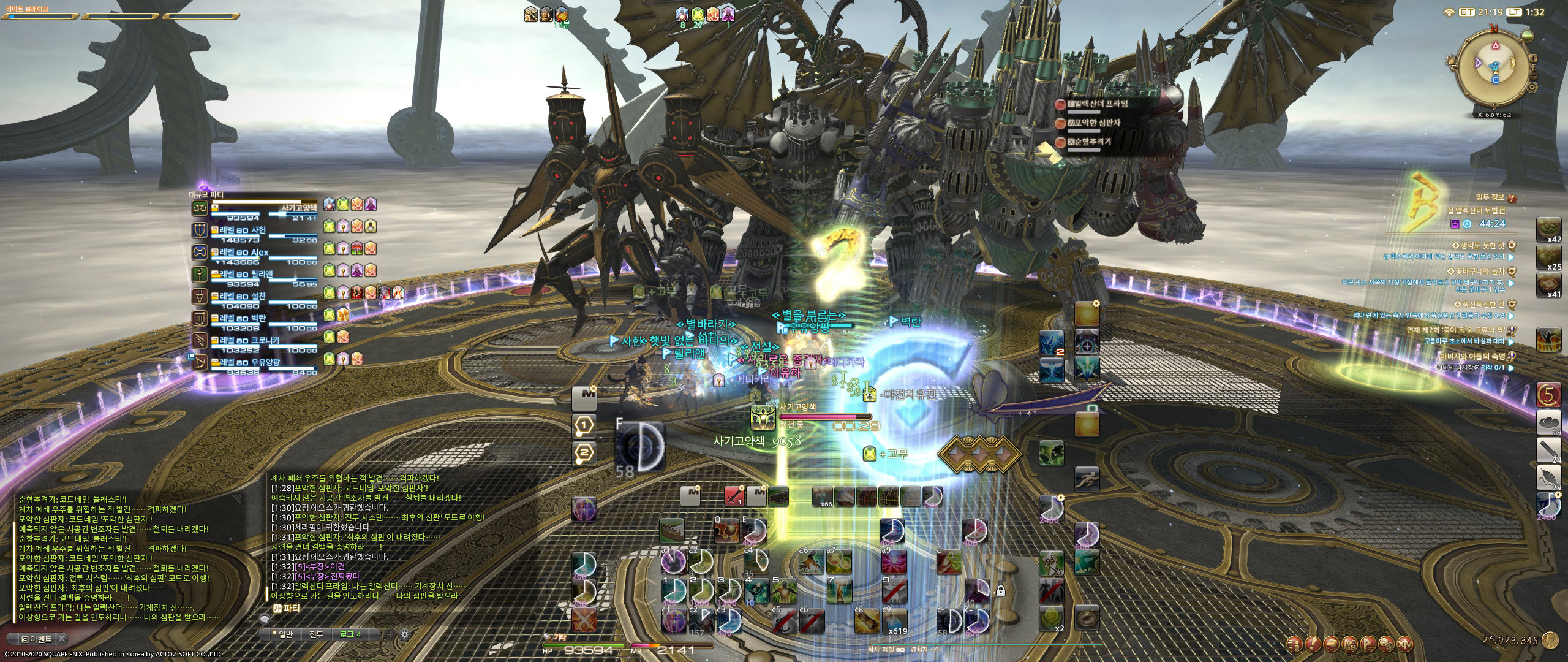The image size is (1568, 662).
Task: Open the 일반 chat tab
Action: (x=282, y=634)
